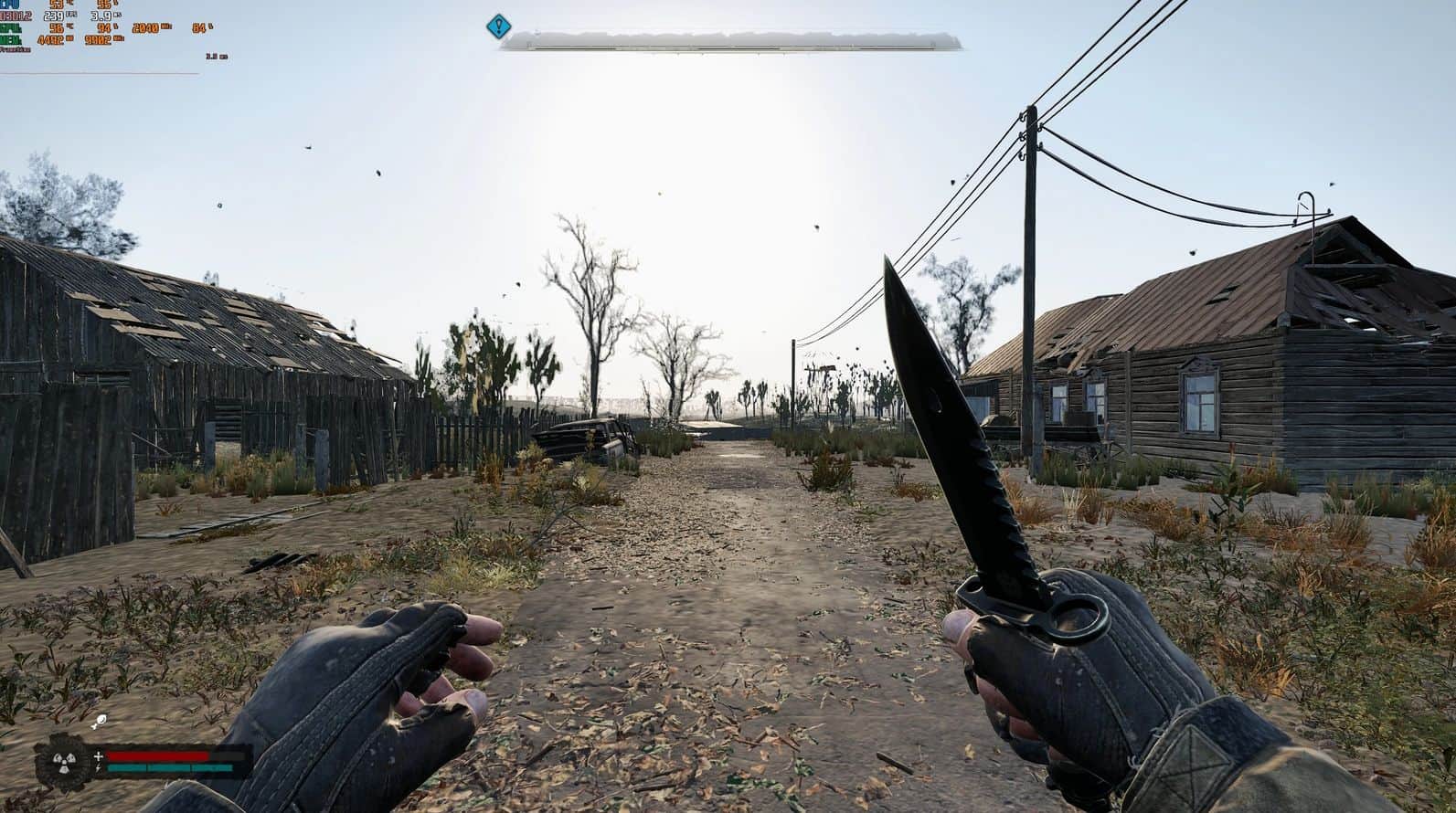Click the compass bar at the top

[x=731, y=40]
